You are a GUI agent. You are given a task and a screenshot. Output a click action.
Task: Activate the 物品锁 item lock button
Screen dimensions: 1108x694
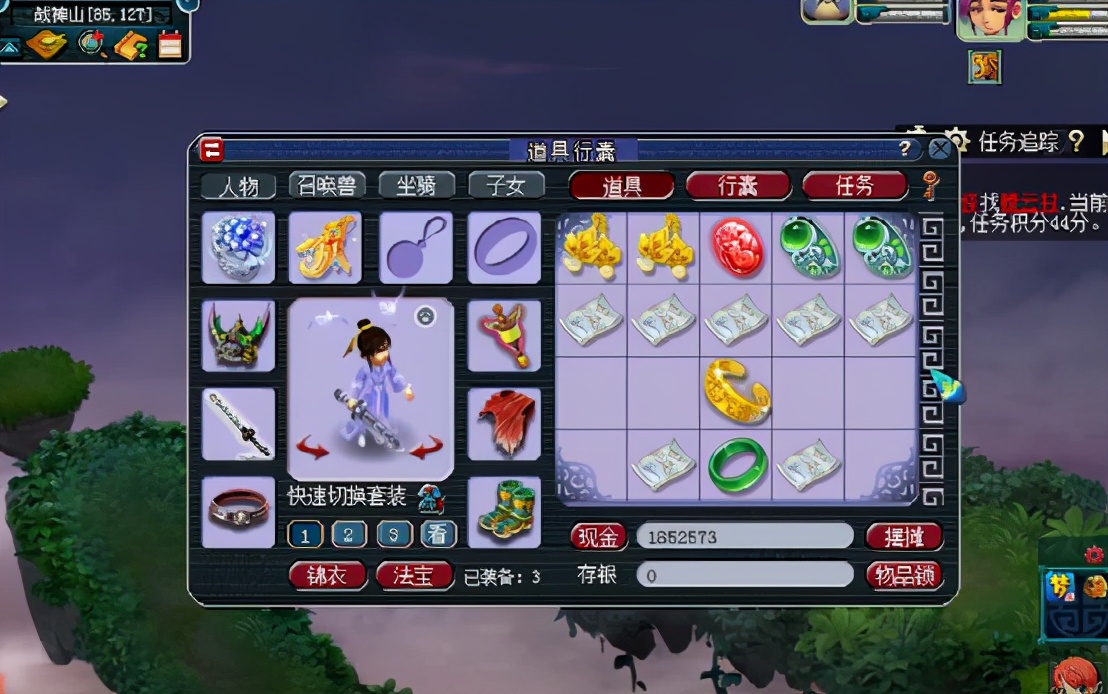tap(904, 576)
